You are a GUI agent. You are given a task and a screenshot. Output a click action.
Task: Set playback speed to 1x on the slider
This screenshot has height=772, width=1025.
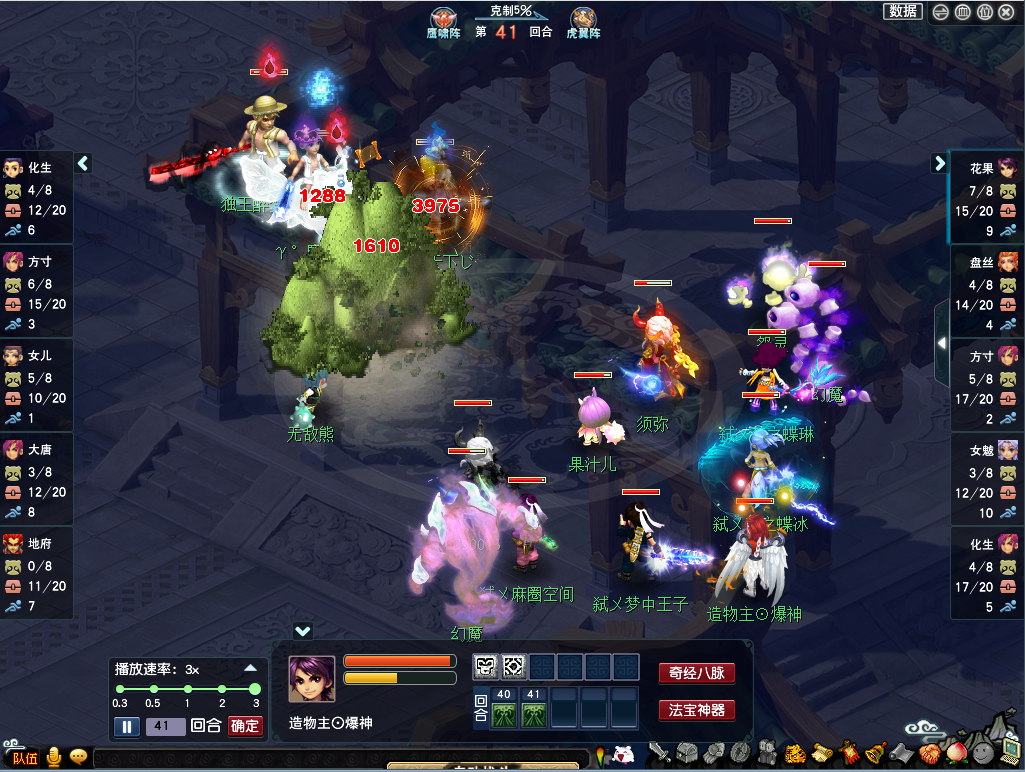187,689
